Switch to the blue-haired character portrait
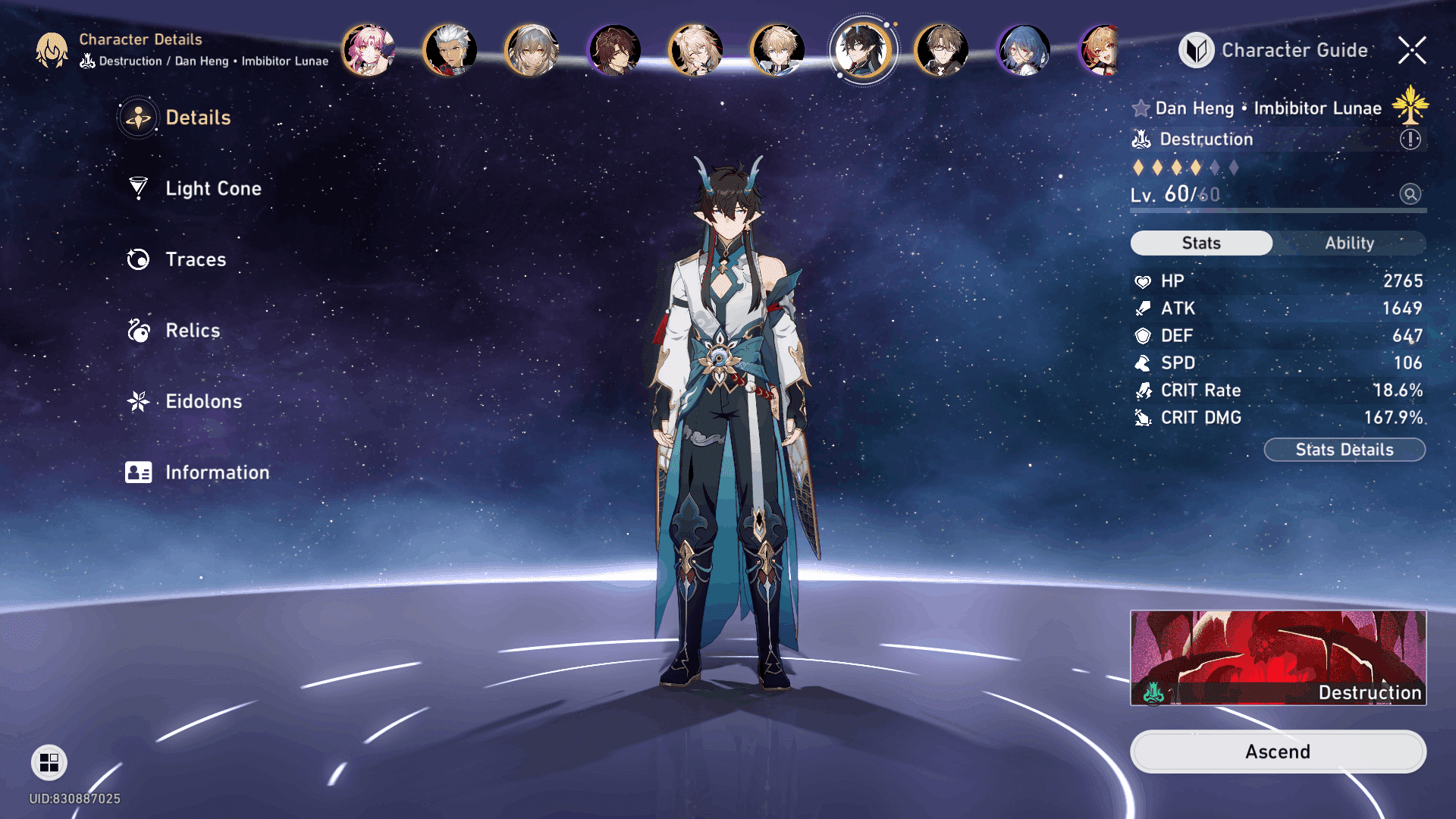1456x819 pixels. click(x=1024, y=50)
